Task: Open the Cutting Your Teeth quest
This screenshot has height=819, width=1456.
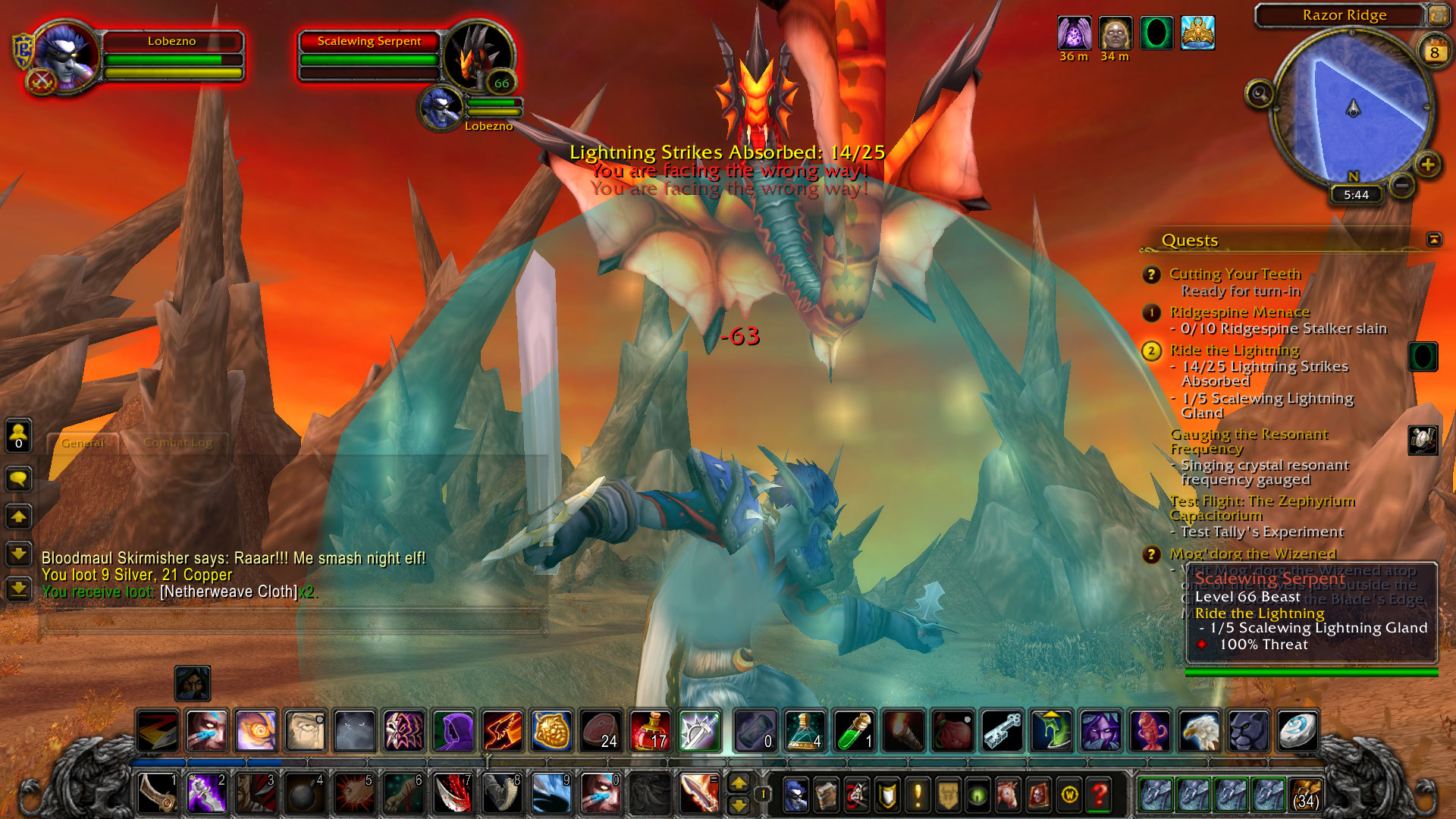Action: point(1235,274)
